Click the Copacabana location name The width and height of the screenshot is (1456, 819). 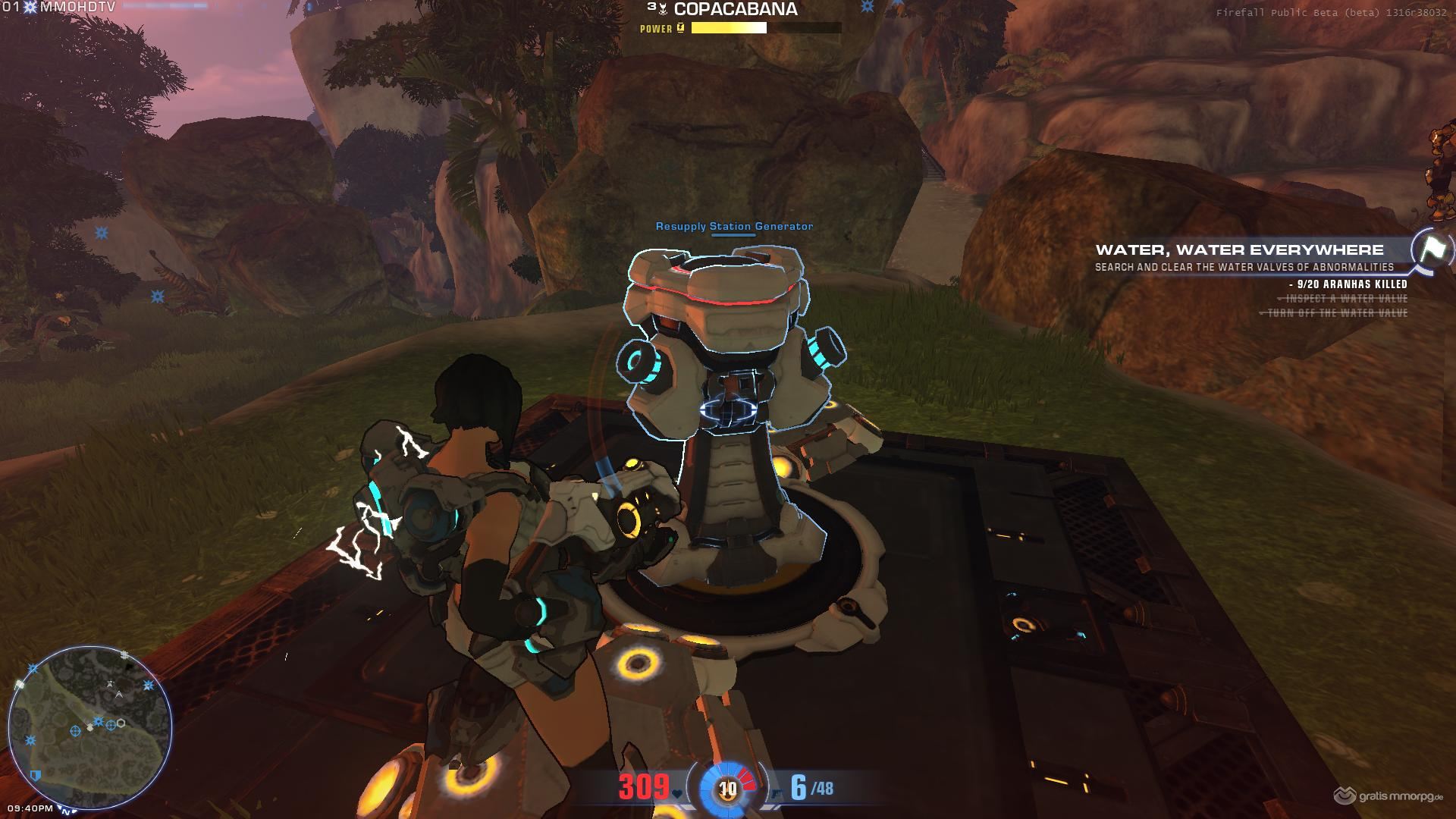pyautogui.click(x=735, y=10)
